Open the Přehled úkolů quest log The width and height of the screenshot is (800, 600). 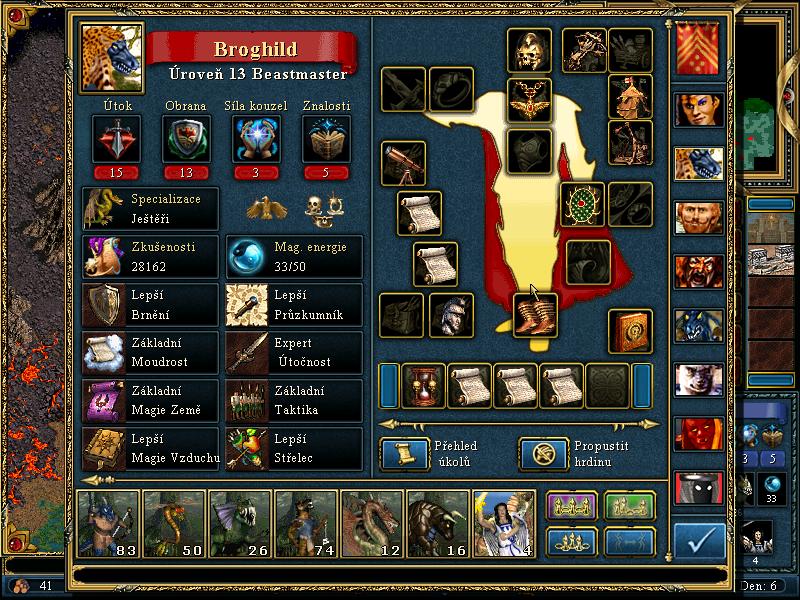point(398,454)
